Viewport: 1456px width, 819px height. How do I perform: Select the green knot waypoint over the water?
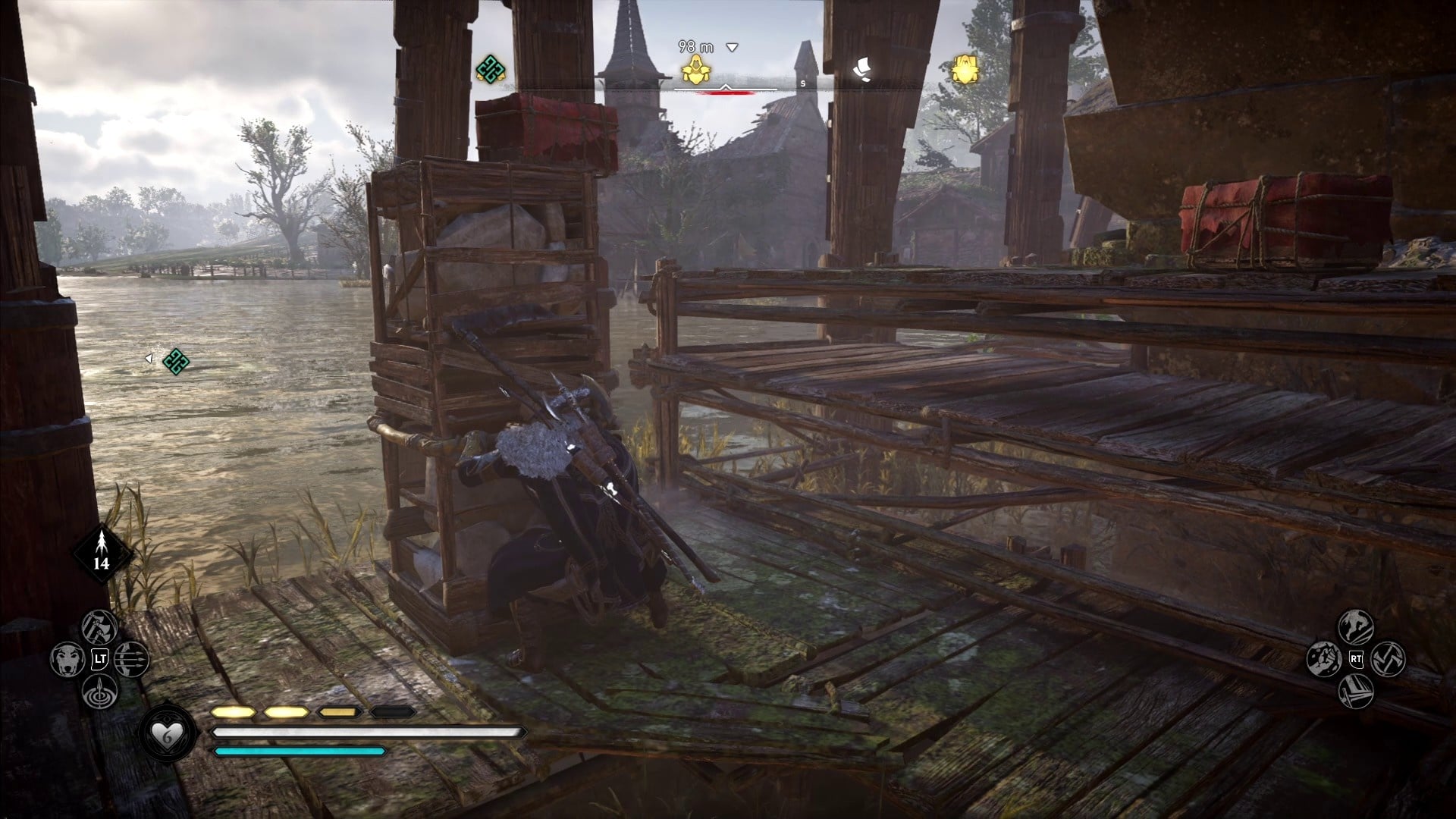coord(176,362)
